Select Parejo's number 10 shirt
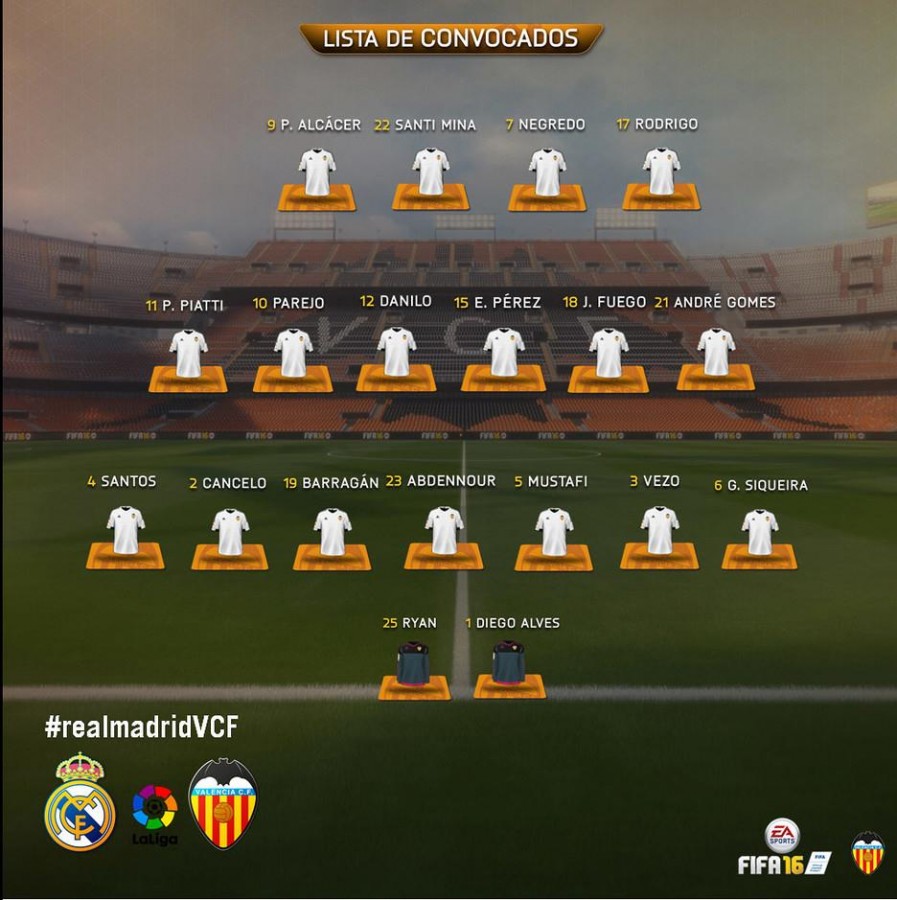This screenshot has width=897, height=900. [x=293, y=353]
